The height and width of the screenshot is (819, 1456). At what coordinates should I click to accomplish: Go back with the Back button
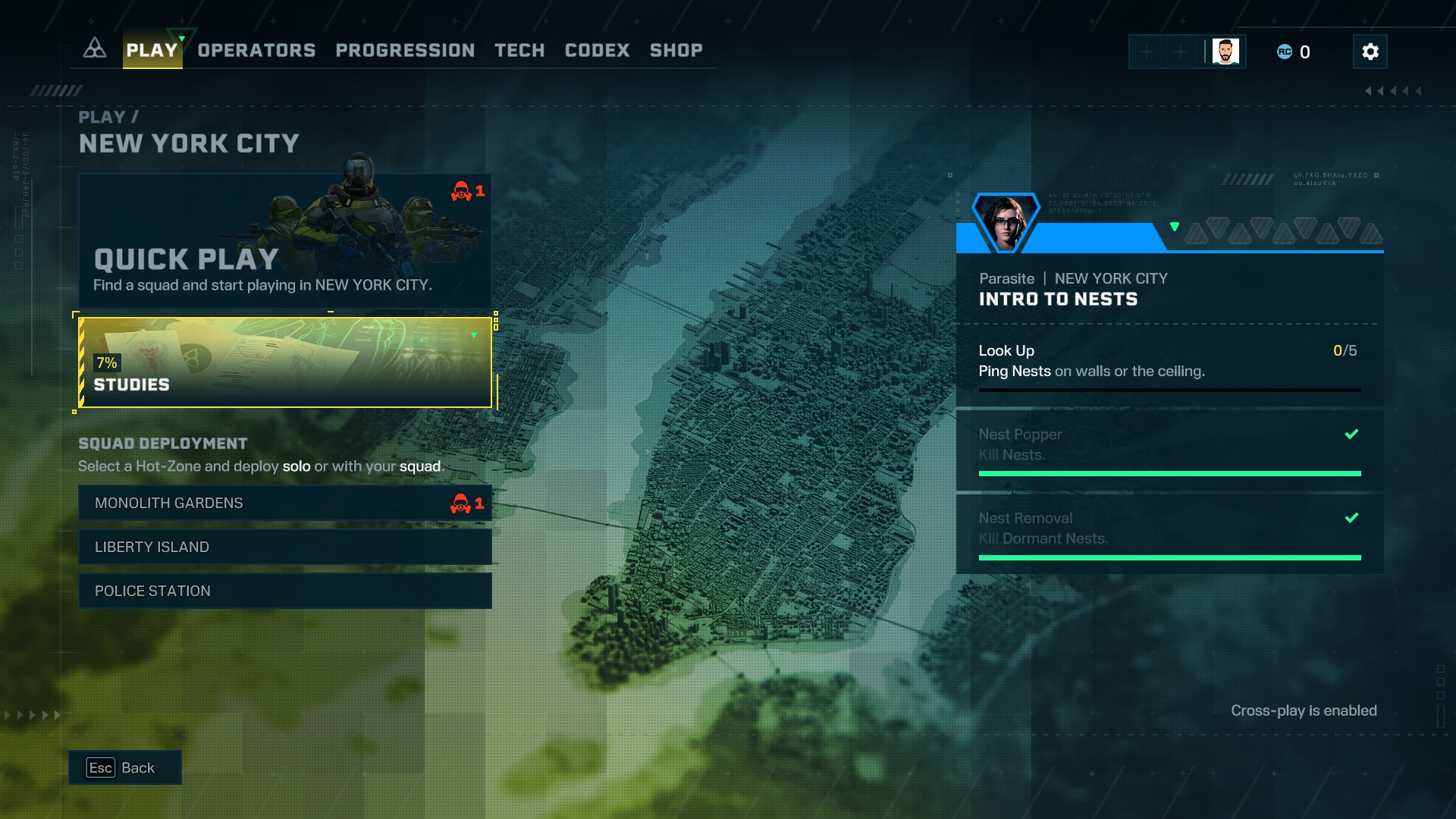coord(125,767)
